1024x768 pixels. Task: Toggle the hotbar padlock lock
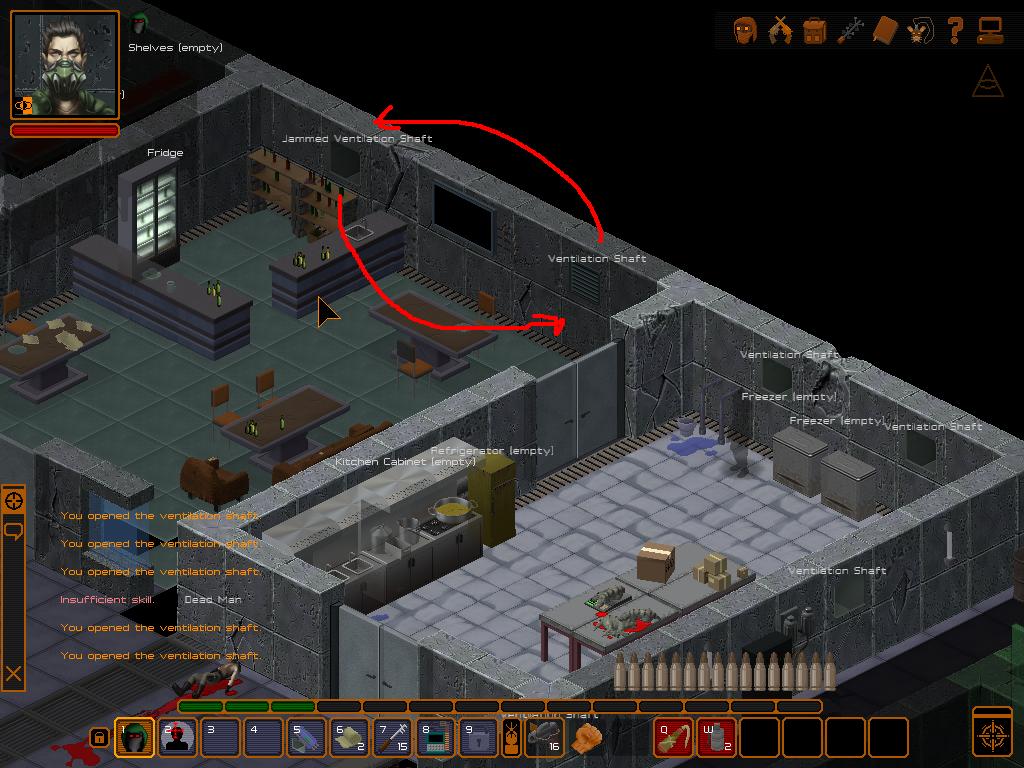point(99,738)
